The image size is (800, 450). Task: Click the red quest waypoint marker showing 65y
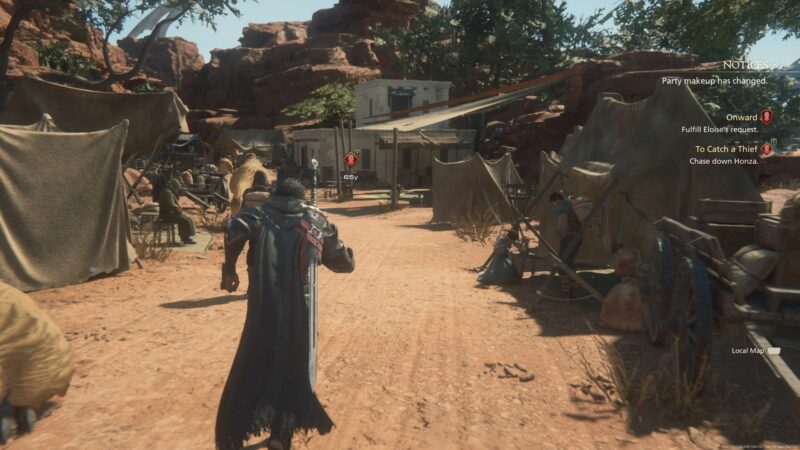click(x=350, y=159)
